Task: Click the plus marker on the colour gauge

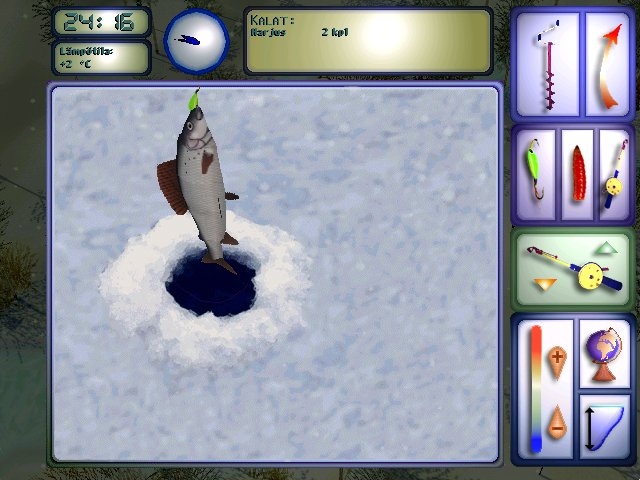Action: pyautogui.click(x=558, y=357)
